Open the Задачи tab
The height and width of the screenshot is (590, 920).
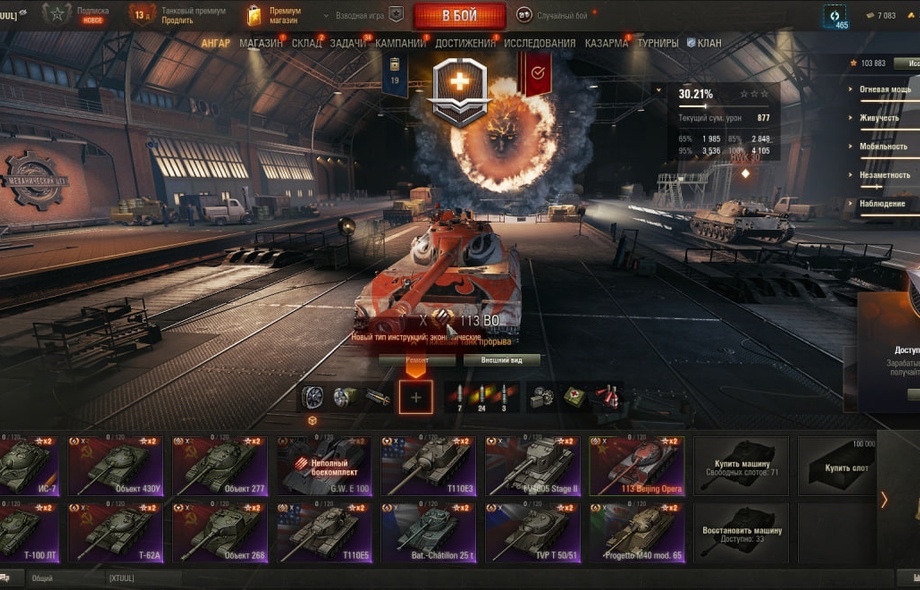pos(347,44)
